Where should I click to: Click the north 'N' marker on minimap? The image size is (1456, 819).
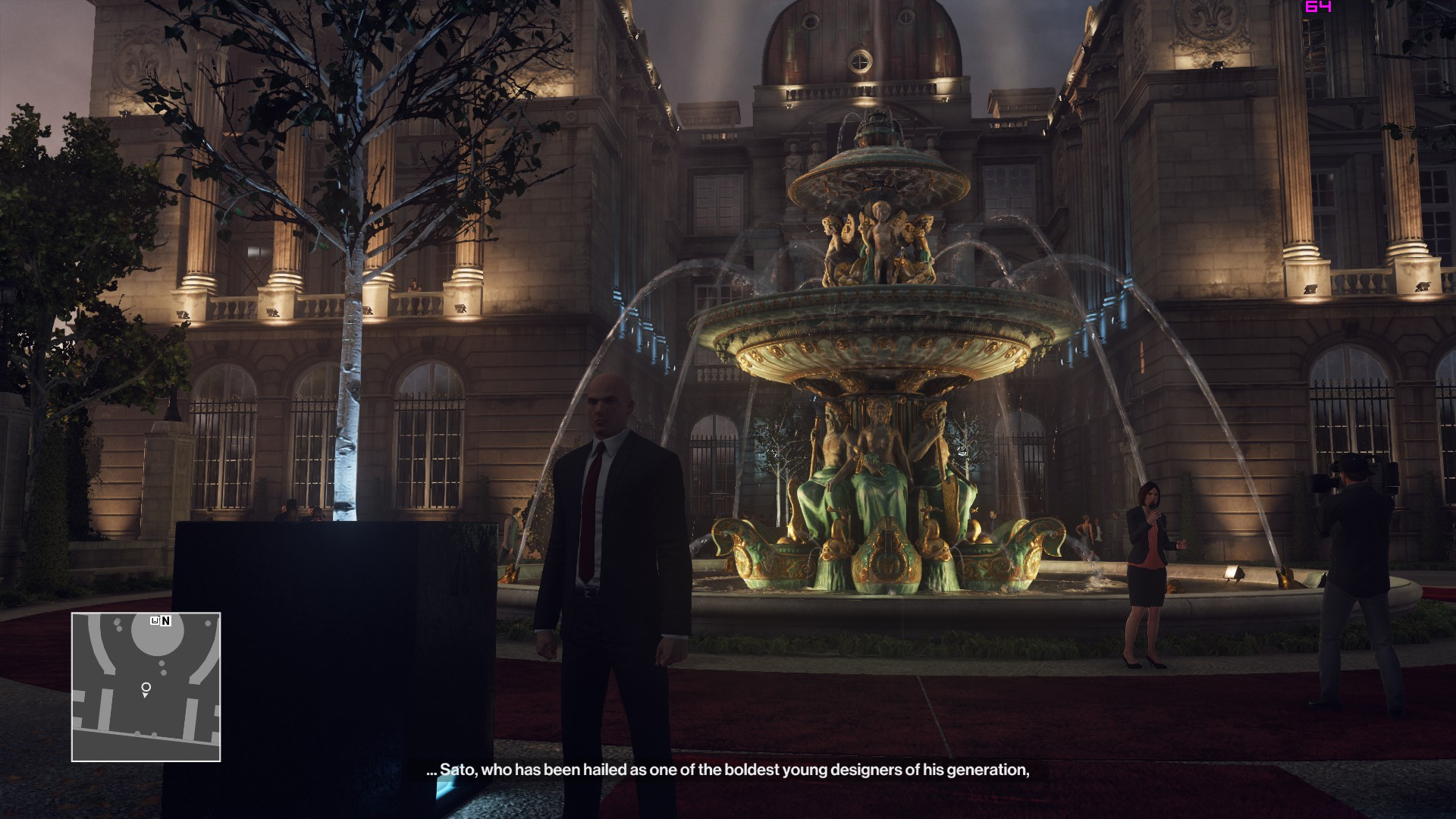tap(166, 621)
